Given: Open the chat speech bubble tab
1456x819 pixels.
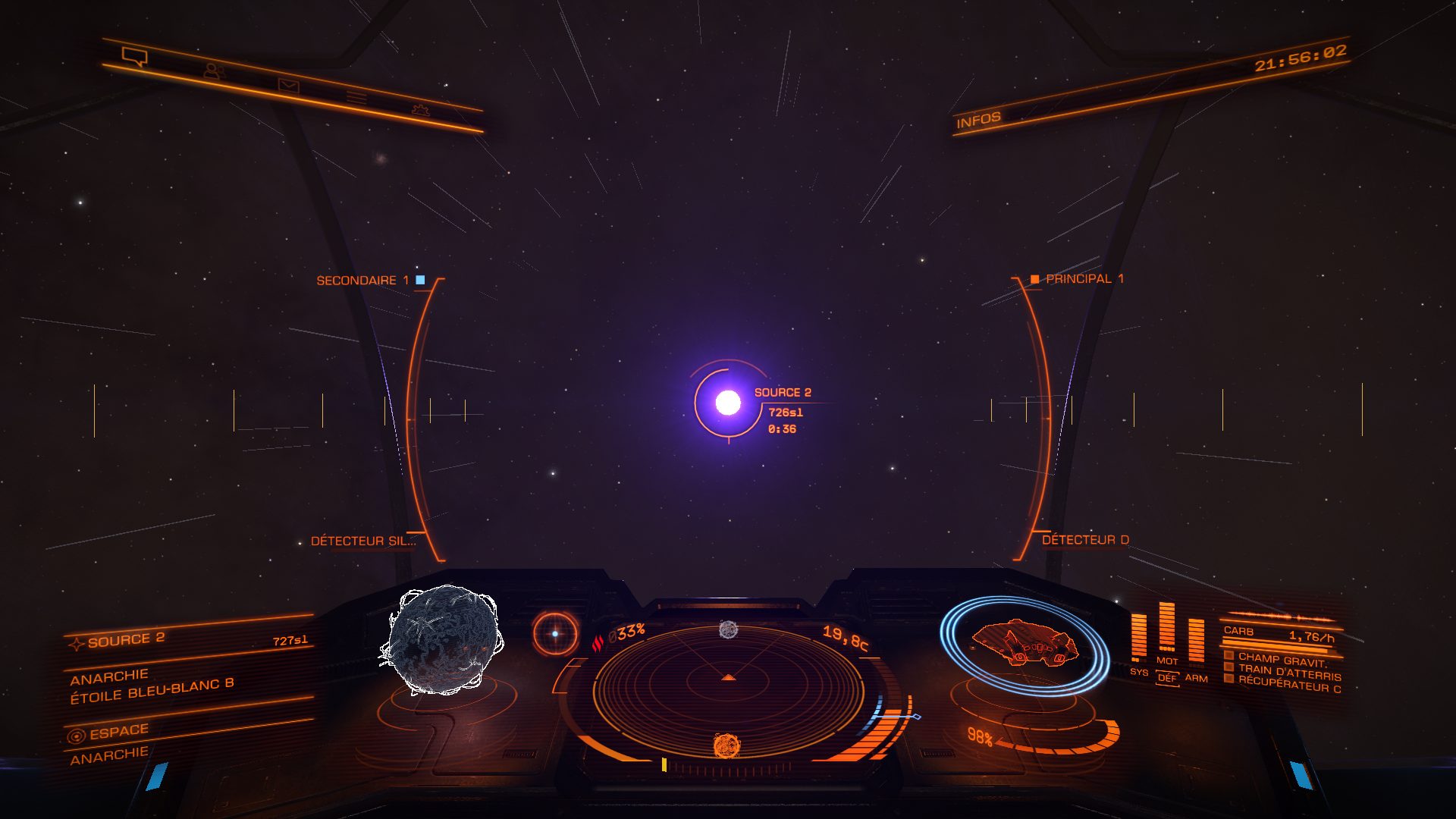Looking at the screenshot, I should tap(135, 56).
